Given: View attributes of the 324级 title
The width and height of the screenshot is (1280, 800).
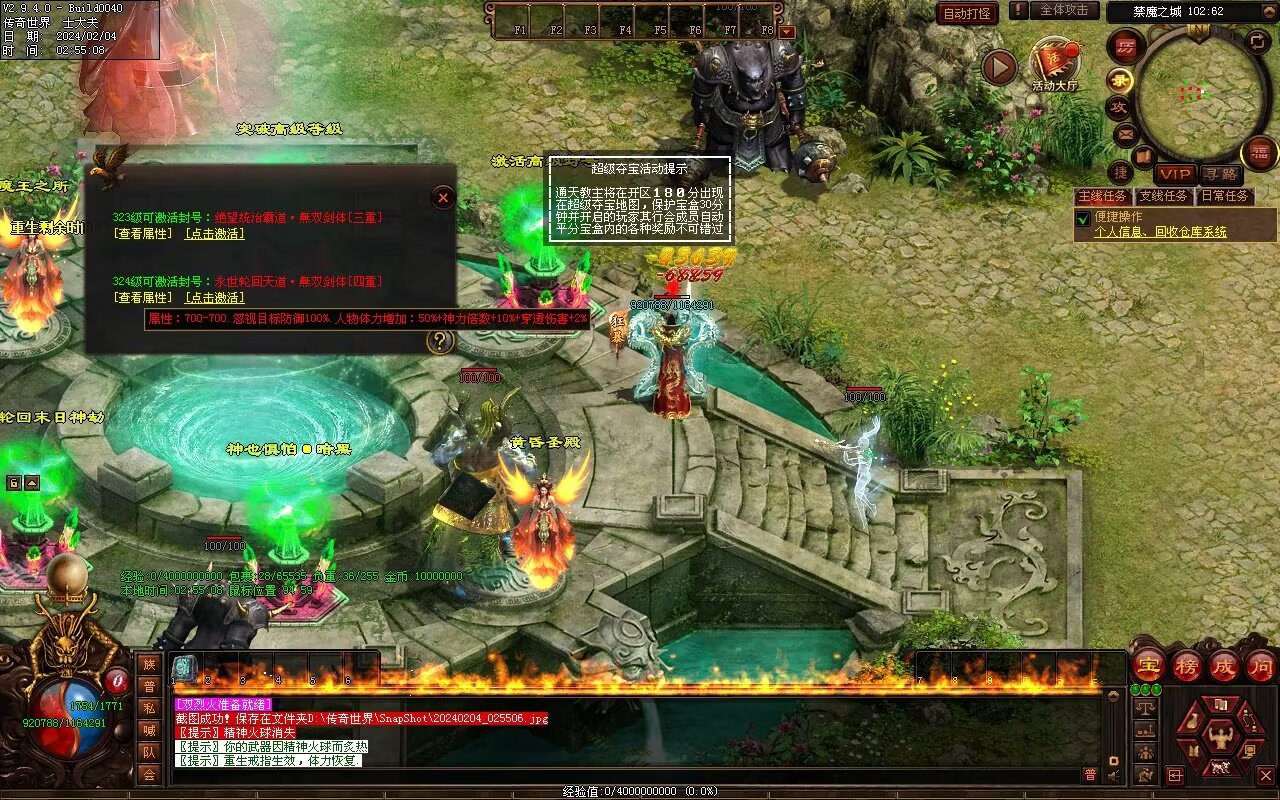Looking at the screenshot, I should (x=141, y=298).
